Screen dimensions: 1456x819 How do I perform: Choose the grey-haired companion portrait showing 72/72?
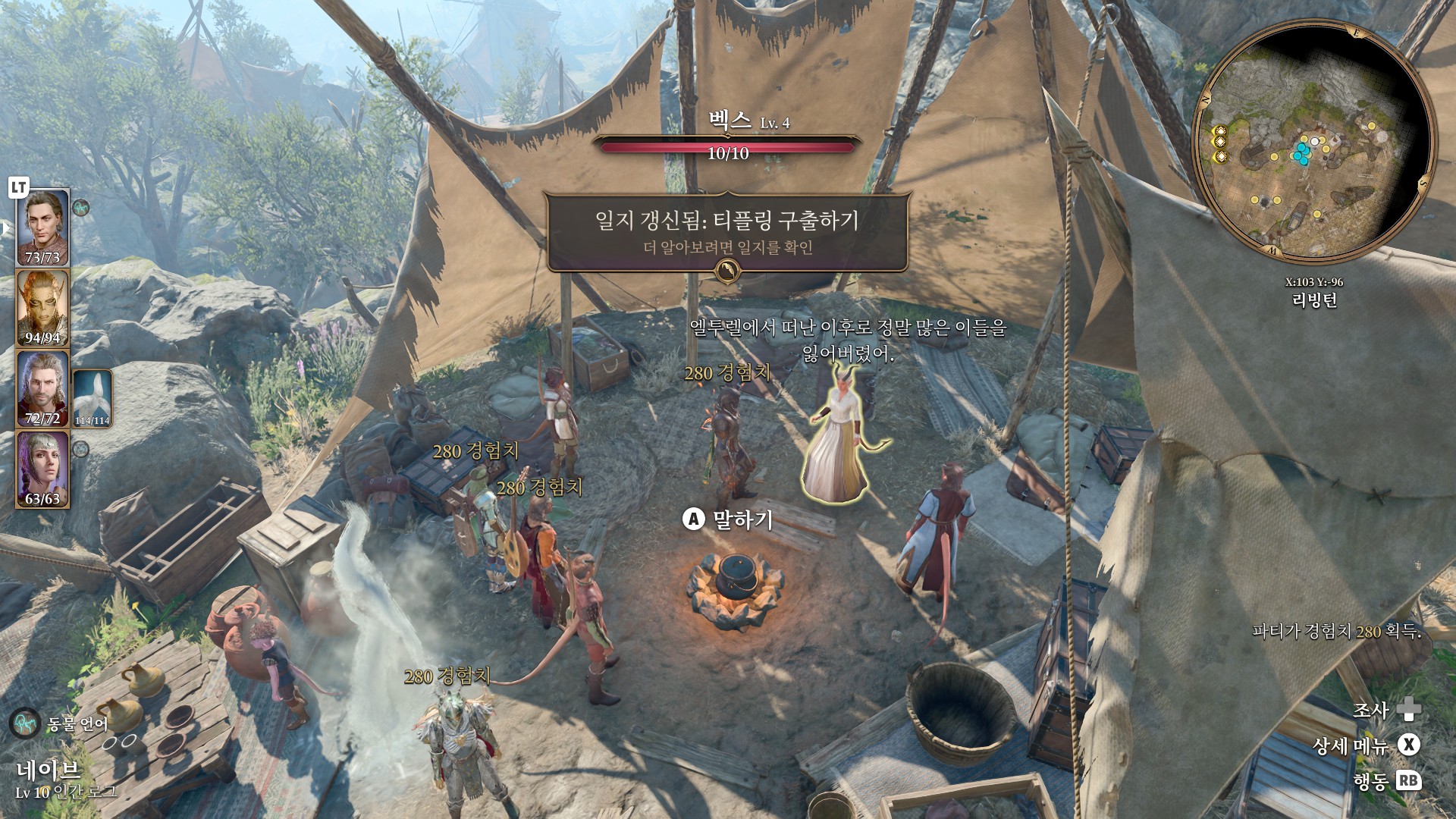tap(43, 388)
